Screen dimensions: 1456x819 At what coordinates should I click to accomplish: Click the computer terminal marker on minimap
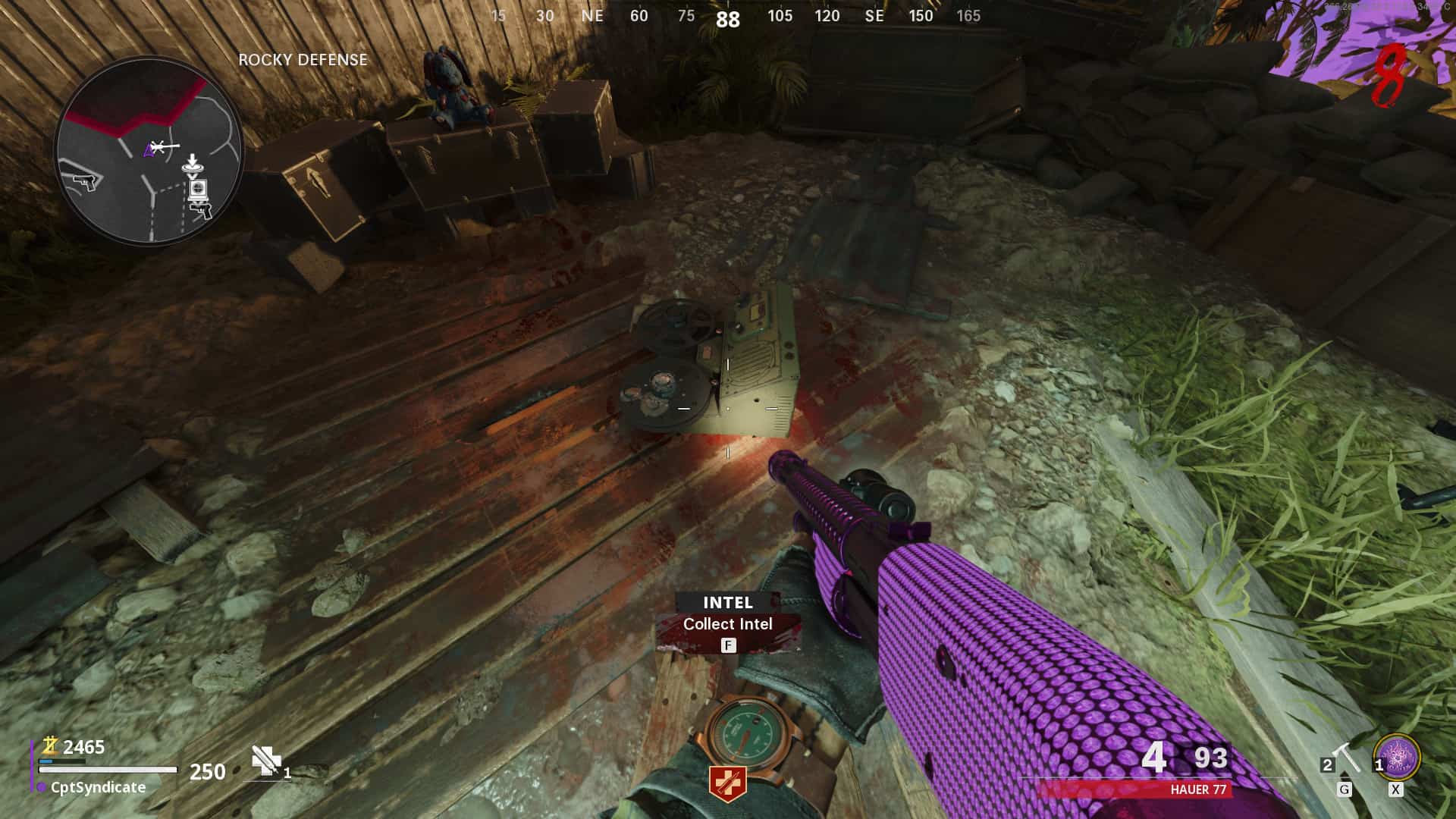198,188
